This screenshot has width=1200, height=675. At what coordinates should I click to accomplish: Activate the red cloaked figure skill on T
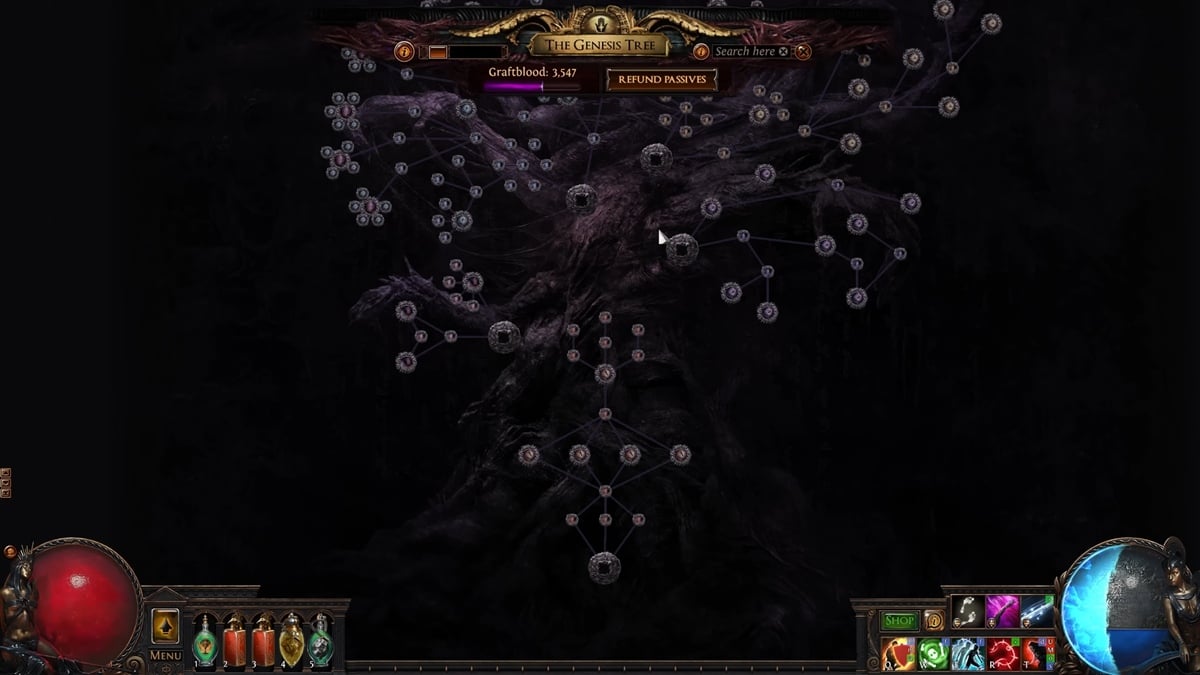tap(1037, 654)
